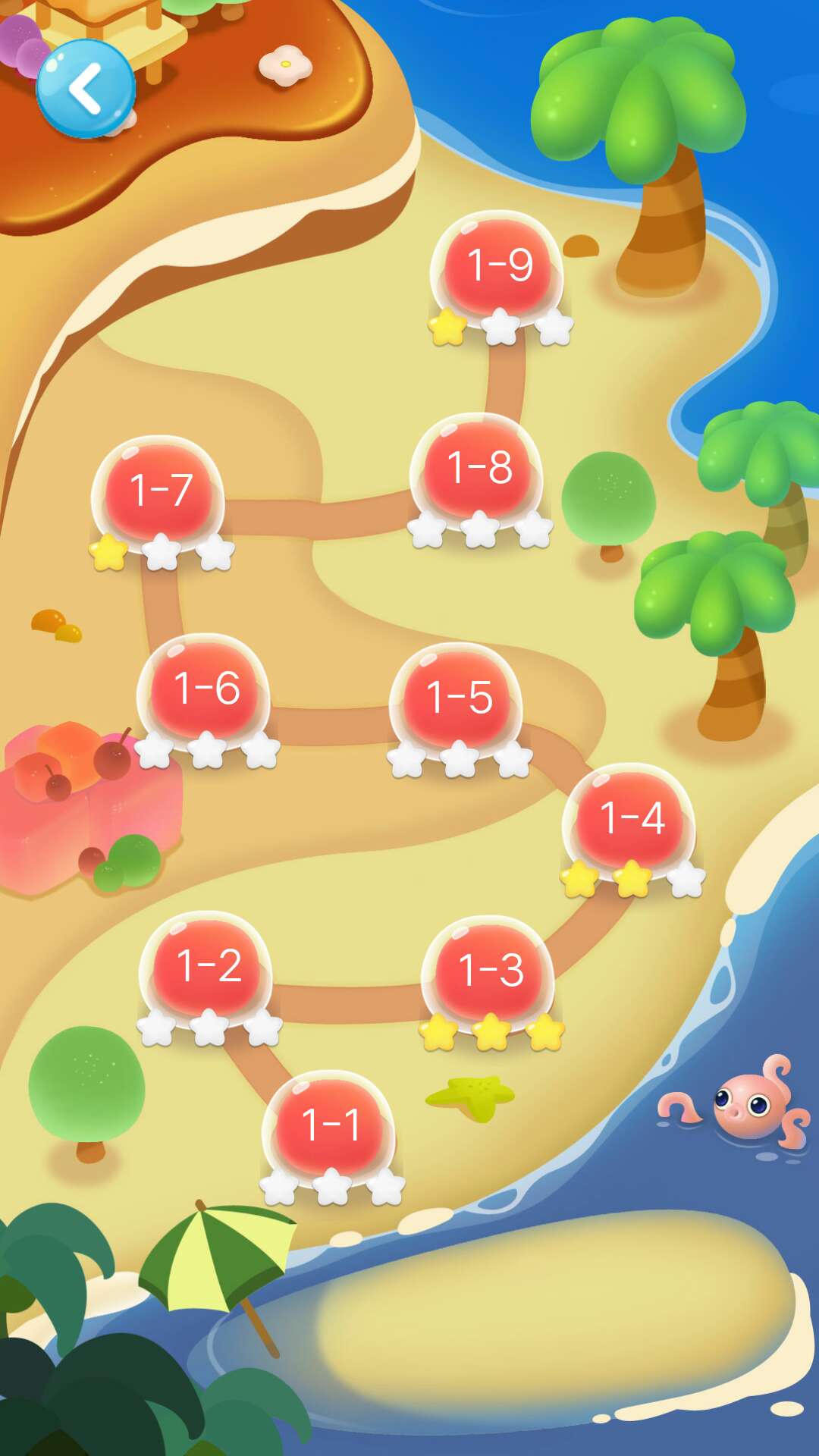Screen dimensions: 819x1456
Task: Pick level 1-5
Action: [x=457, y=697]
